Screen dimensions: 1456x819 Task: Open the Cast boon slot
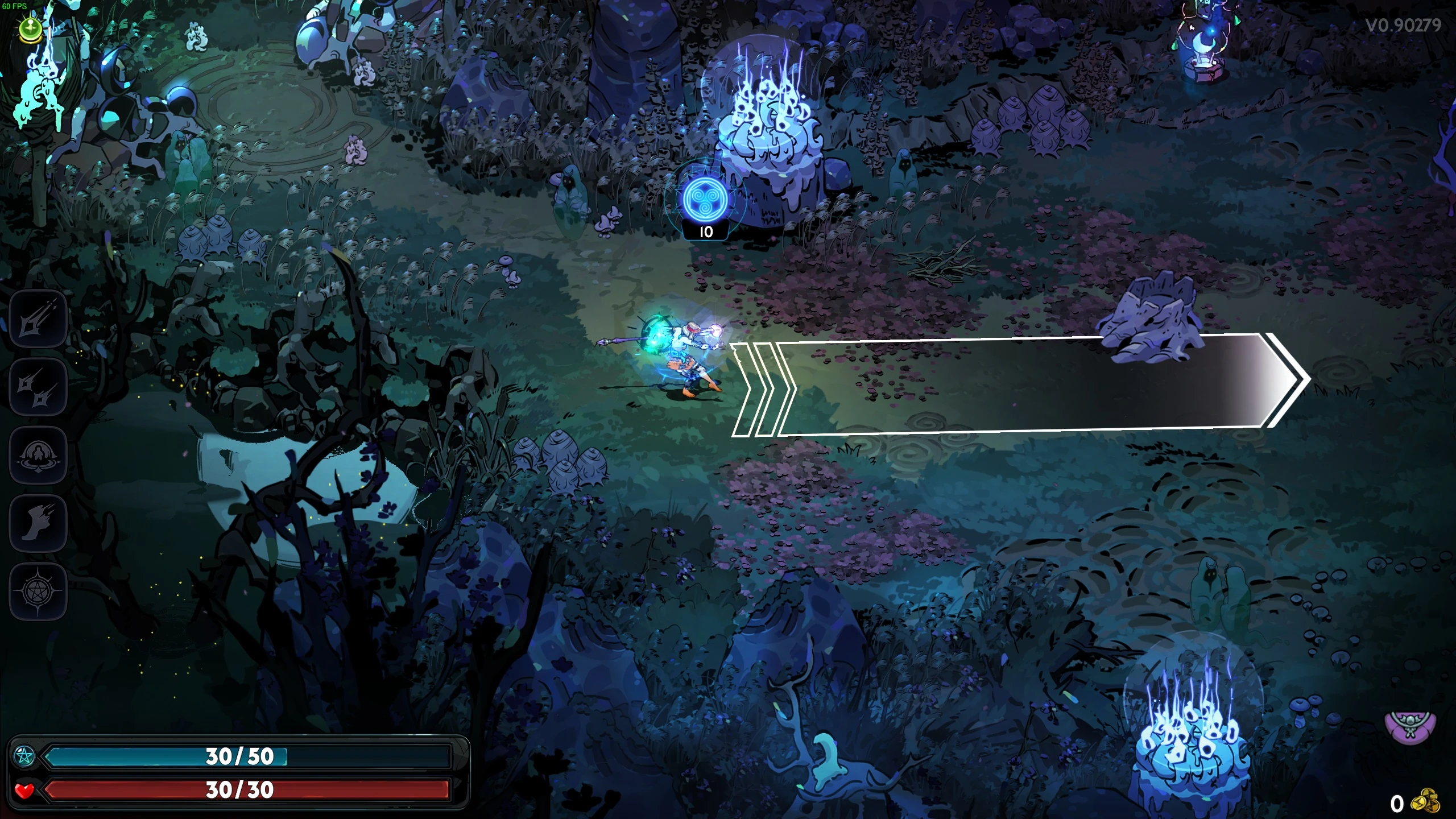point(38,456)
